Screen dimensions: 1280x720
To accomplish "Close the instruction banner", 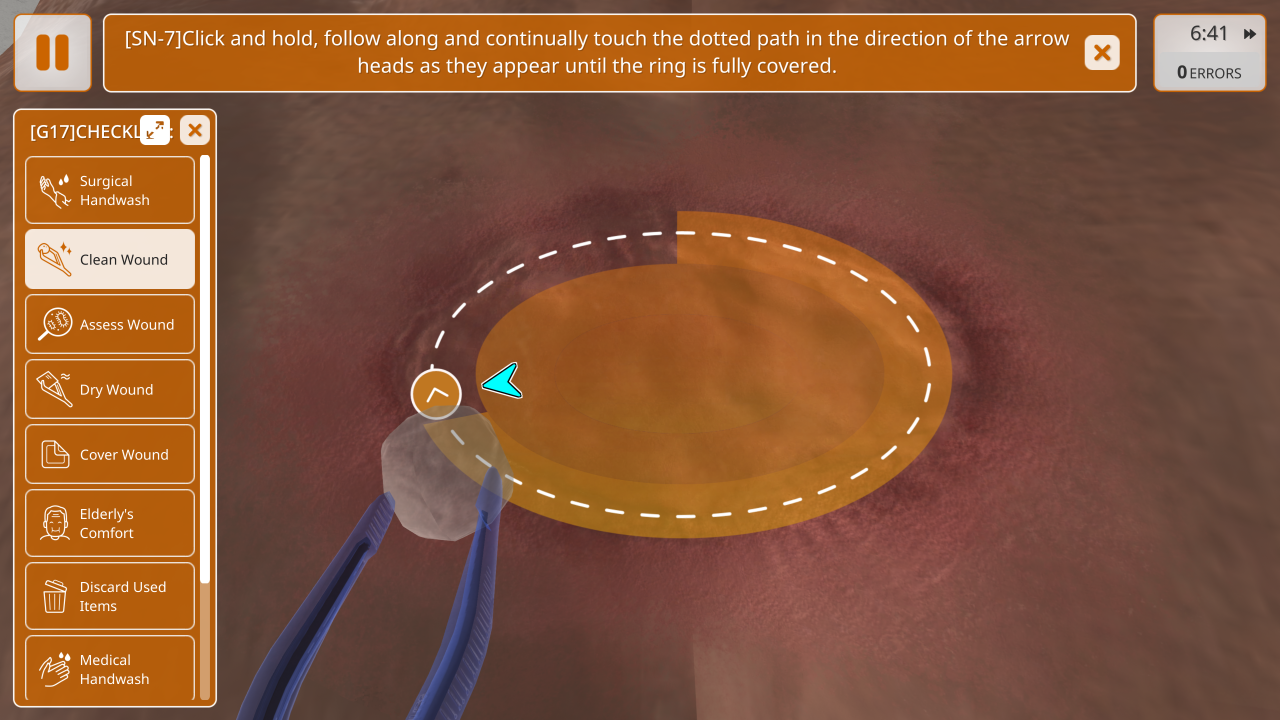I will point(1102,53).
